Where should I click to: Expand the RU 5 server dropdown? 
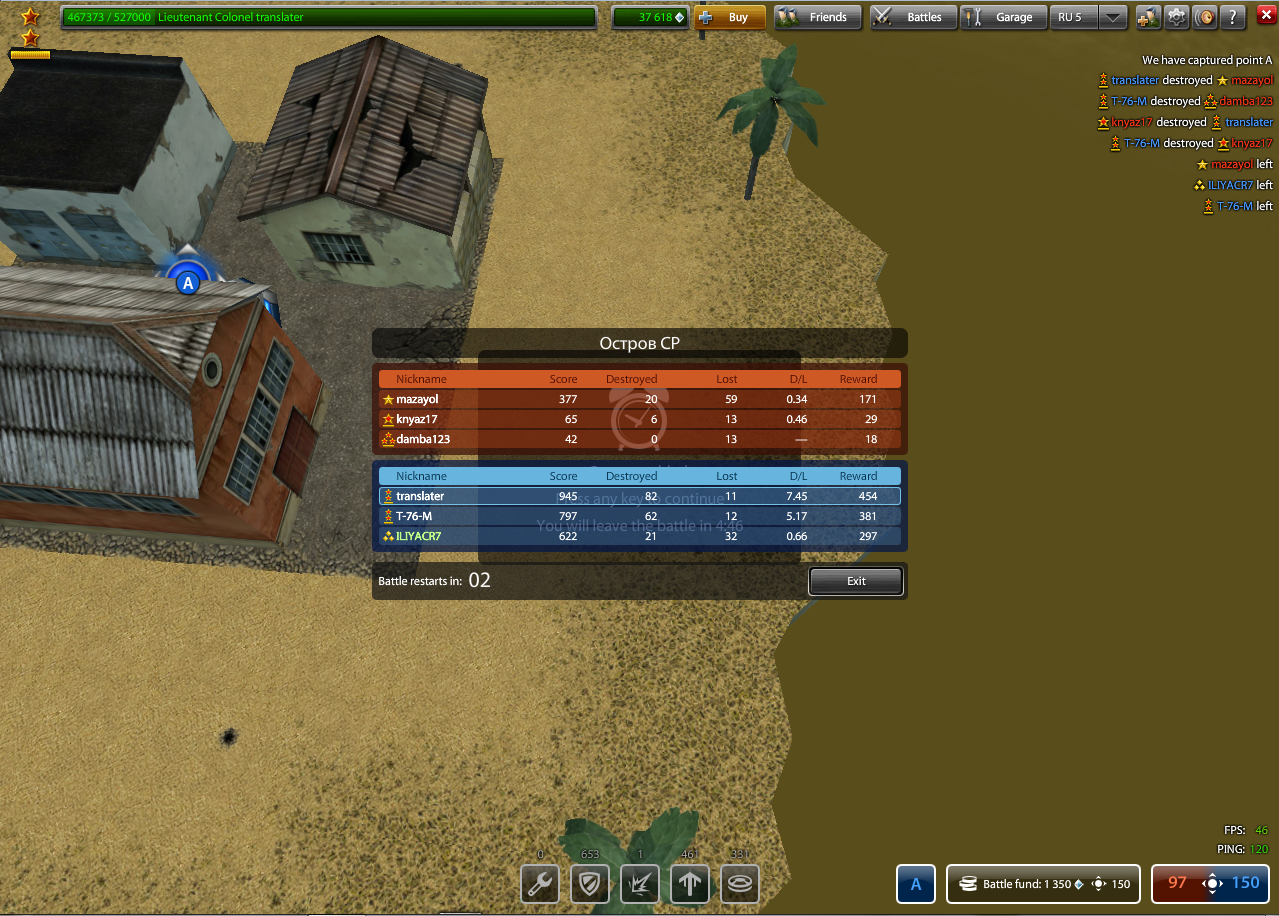[x=1114, y=17]
